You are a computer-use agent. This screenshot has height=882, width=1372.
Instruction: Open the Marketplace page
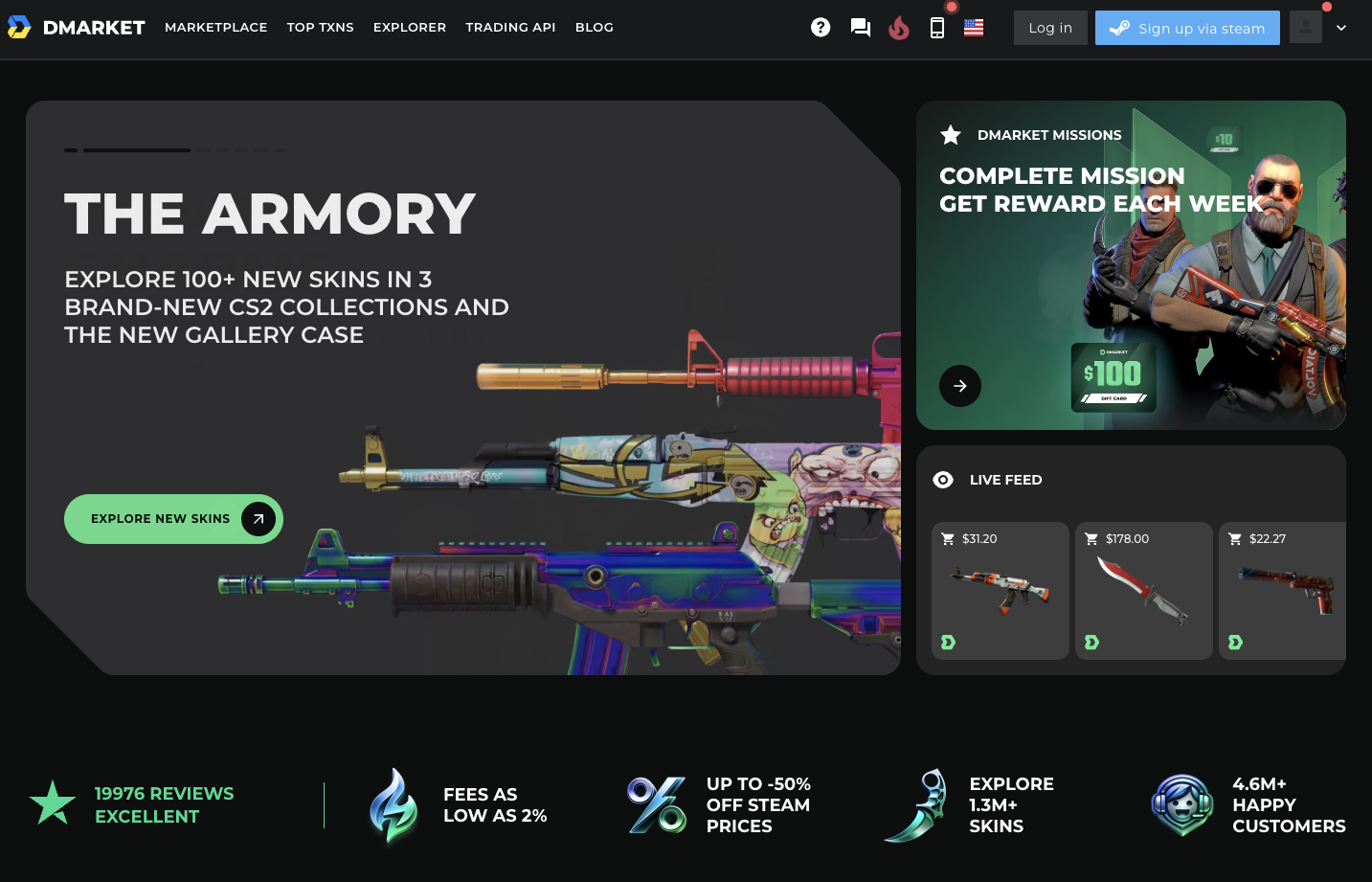pyautogui.click(x=215, y=28)
